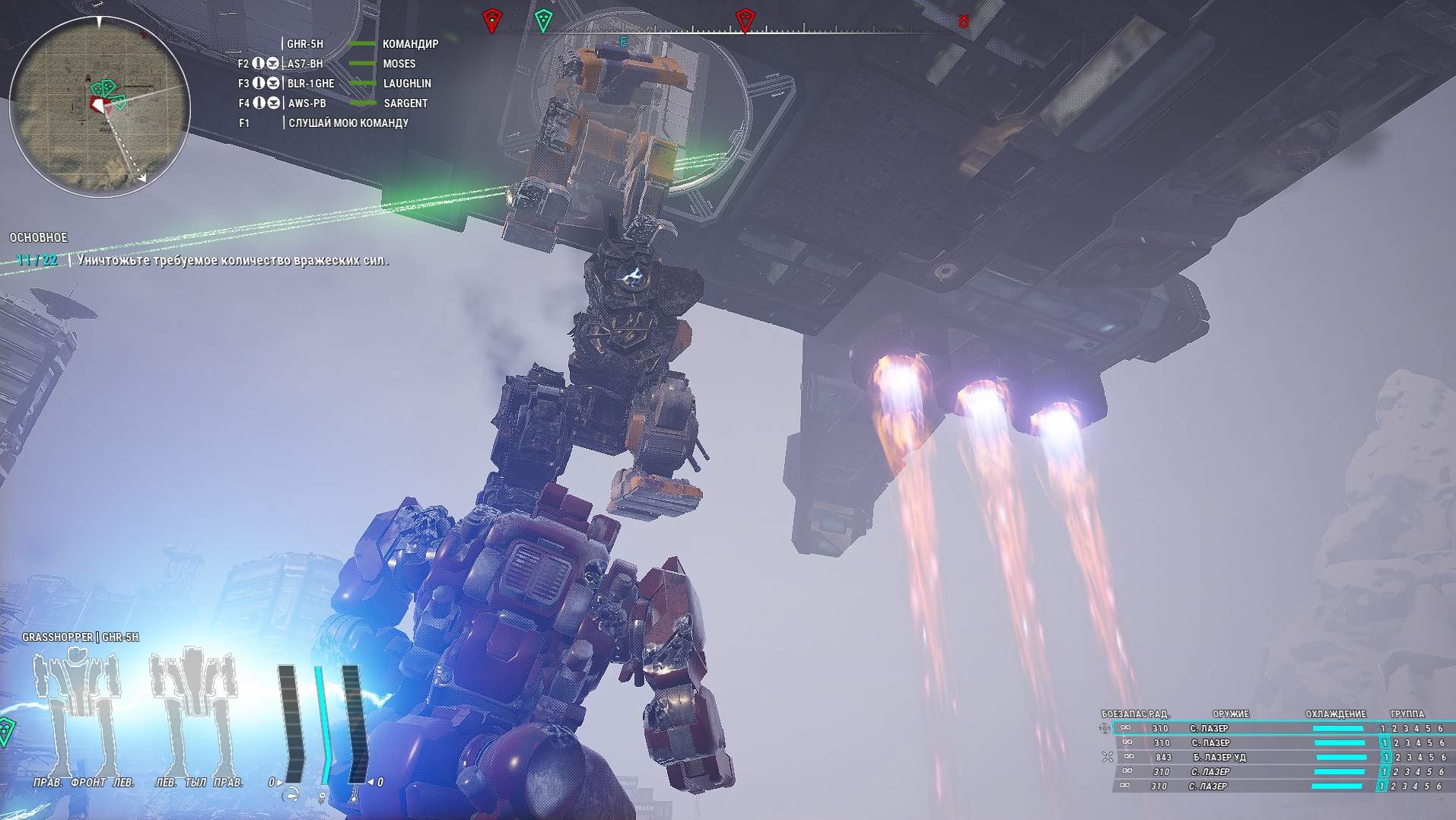Select your own GHR-5H commander row
Viewport: 1456px width, 820px height.
click(x=361, y=44)
